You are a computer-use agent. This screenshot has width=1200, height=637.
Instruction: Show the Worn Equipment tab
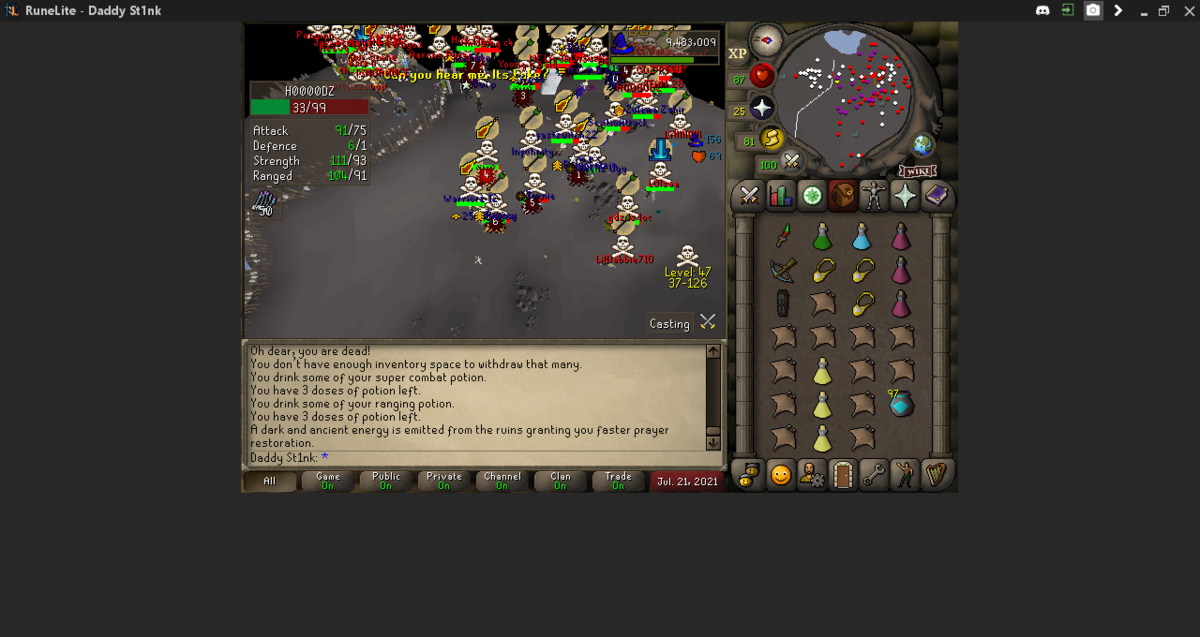(x=874, y=197)
